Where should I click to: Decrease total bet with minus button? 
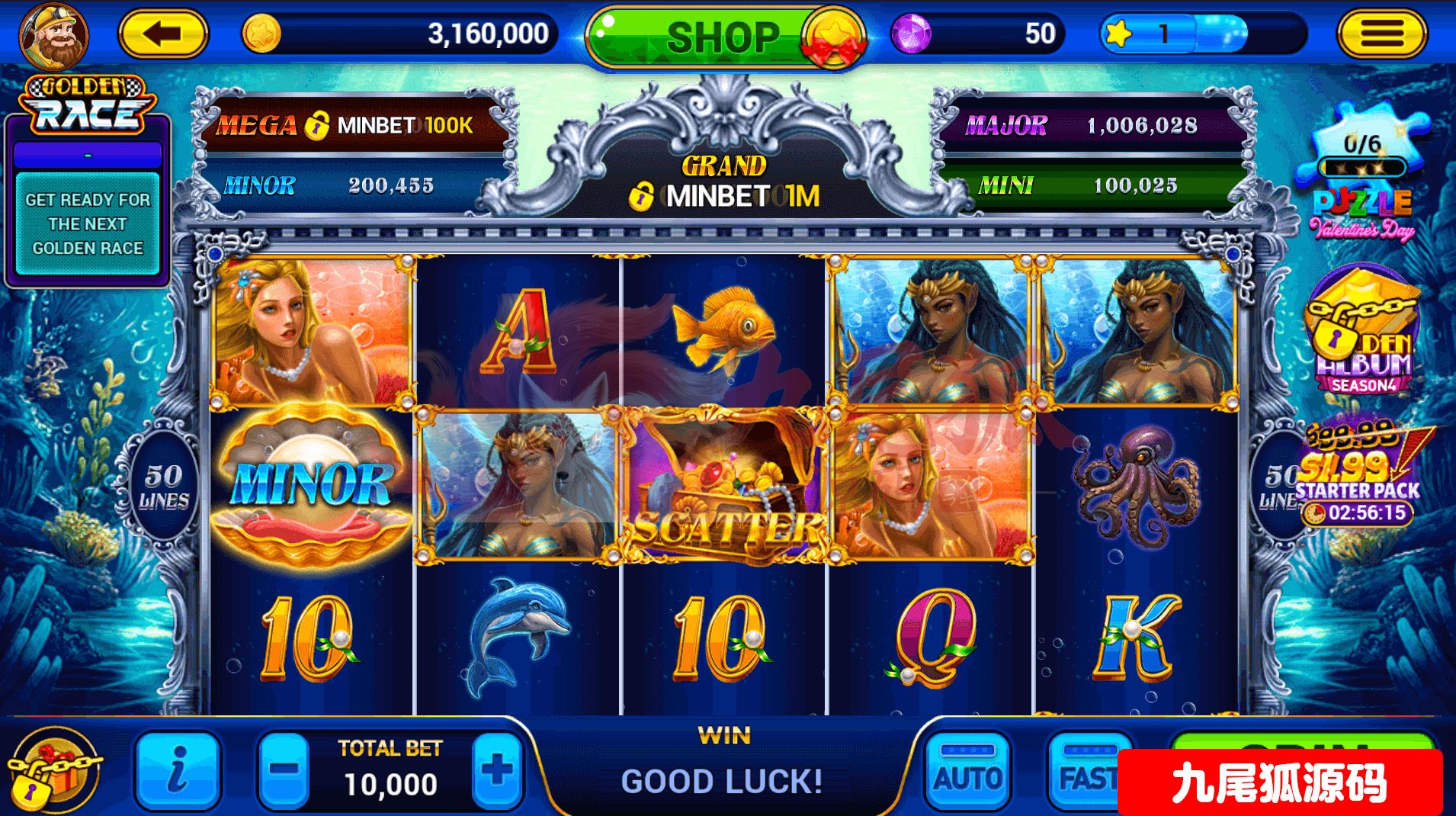click(284, 770)
